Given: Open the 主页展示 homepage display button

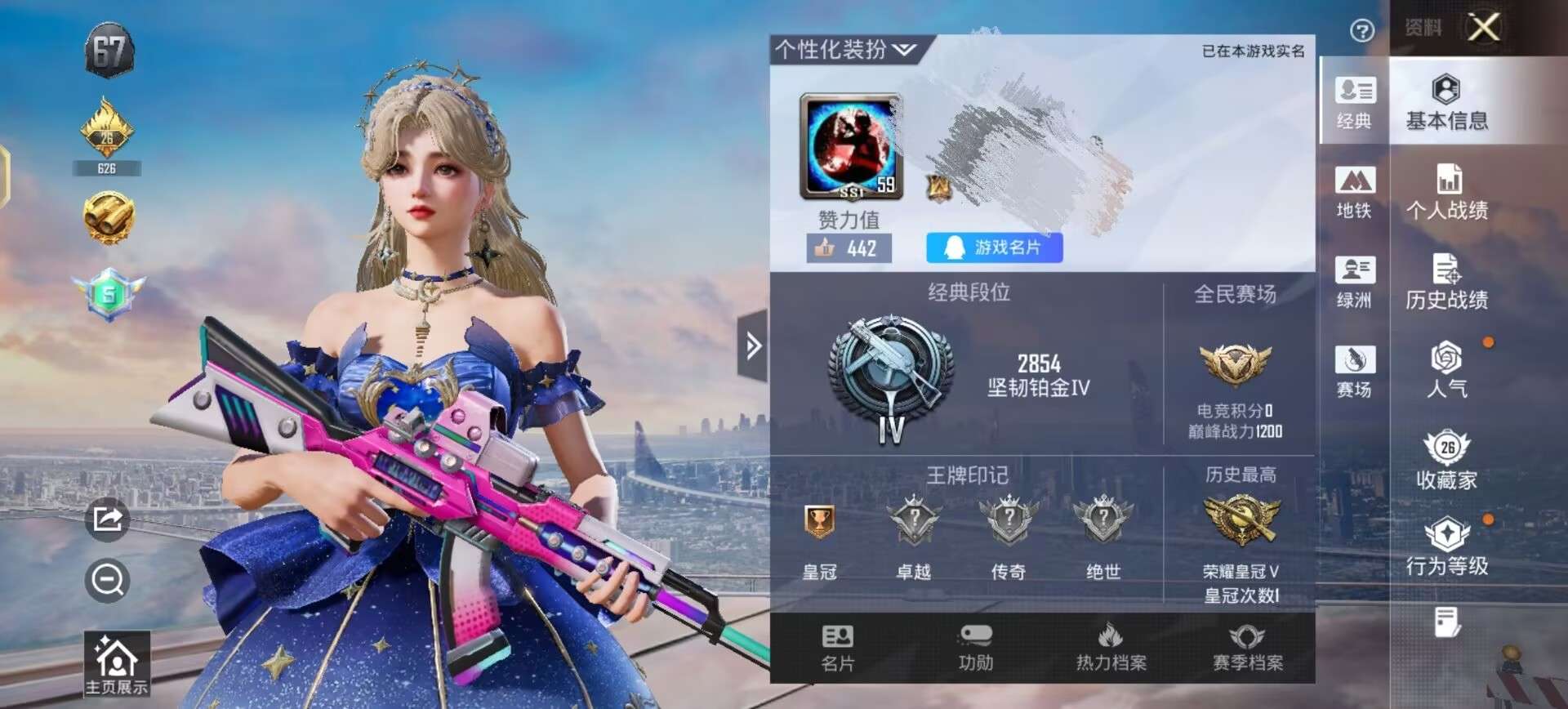Looking at the screenshot, I should [117, 665].
